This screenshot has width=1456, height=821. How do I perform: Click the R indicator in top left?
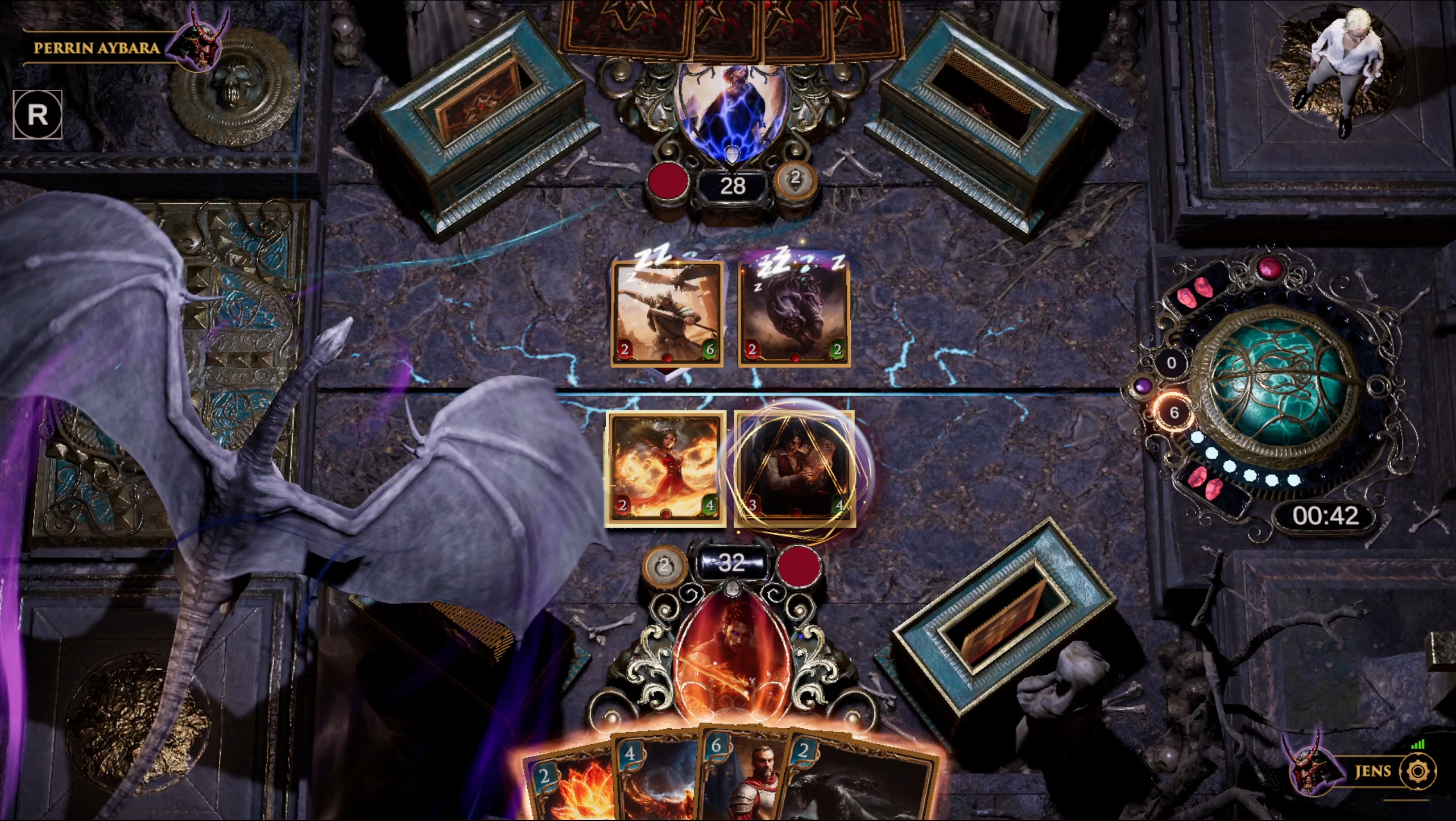click(39, 113)
